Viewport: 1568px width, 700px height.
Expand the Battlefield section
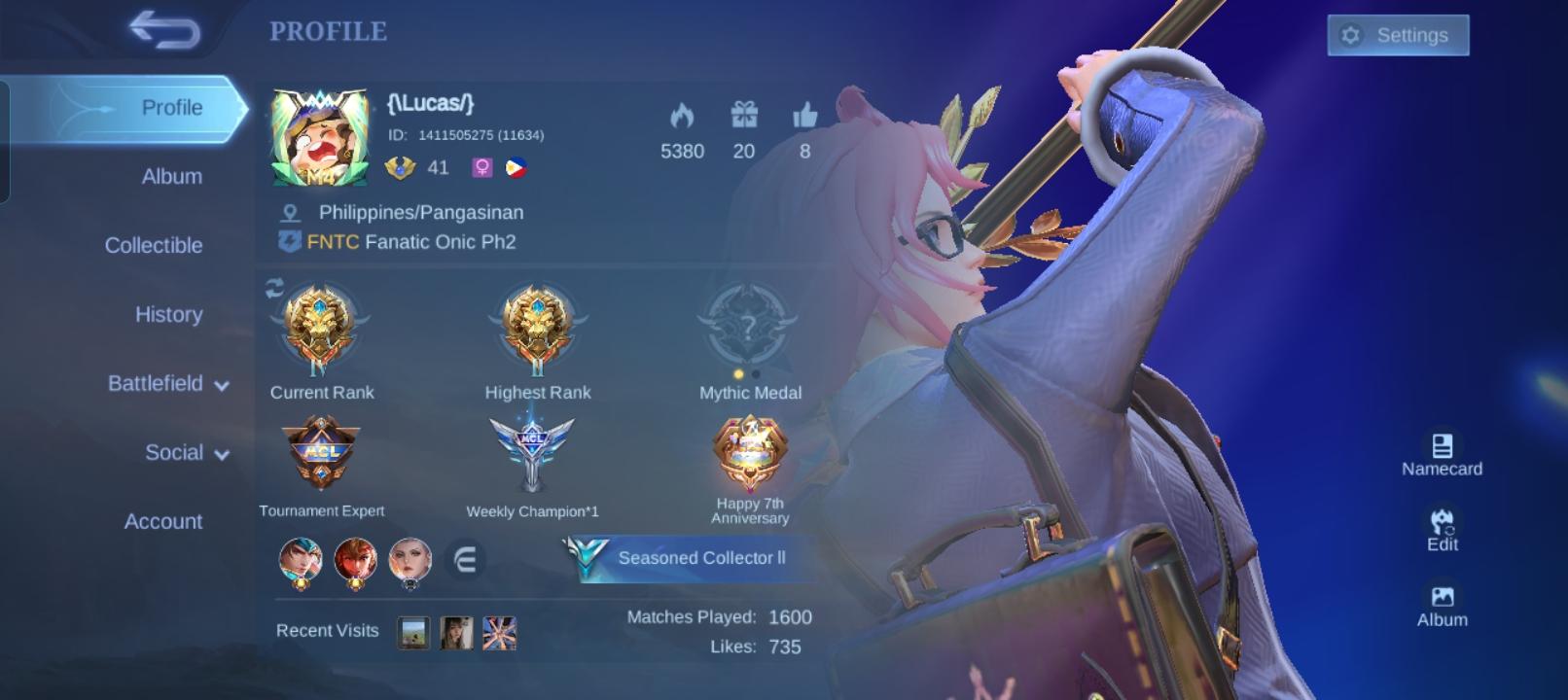[165, 383]
